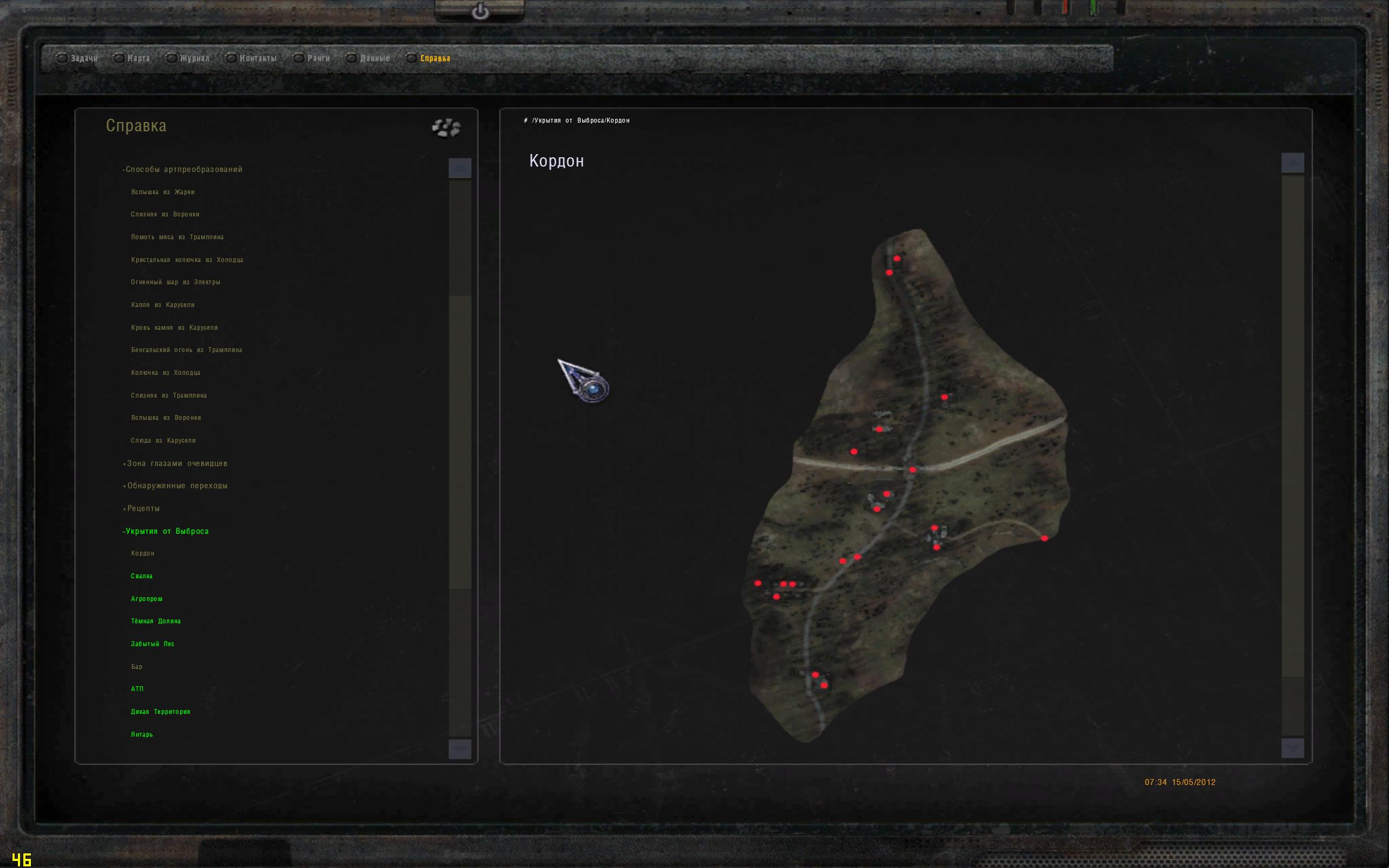The width and height of the screenshot is (1389, 868).
Task: Open the Свалка shelter map
Action: 142,576
